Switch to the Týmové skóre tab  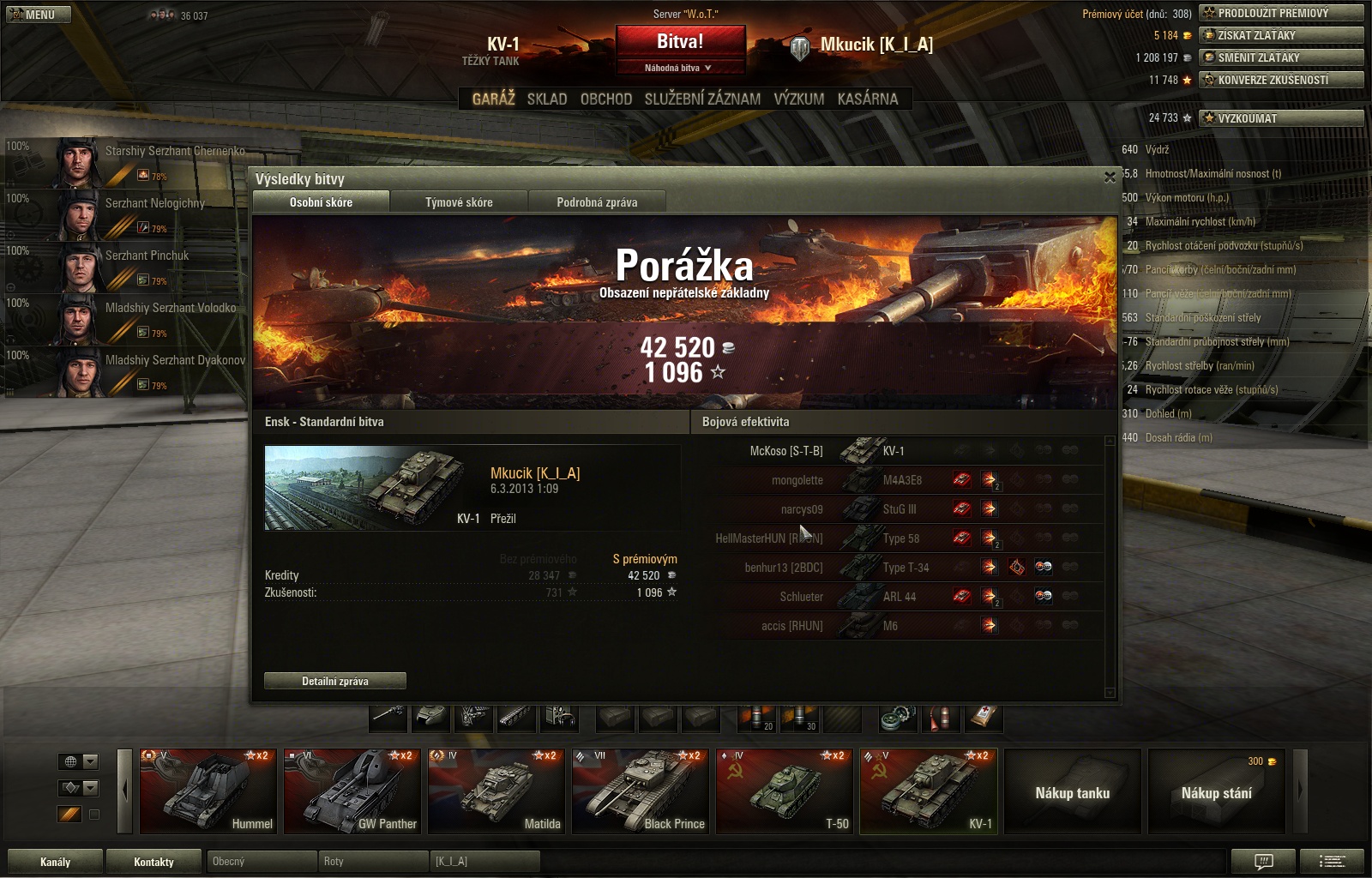[x=459, y=202]
